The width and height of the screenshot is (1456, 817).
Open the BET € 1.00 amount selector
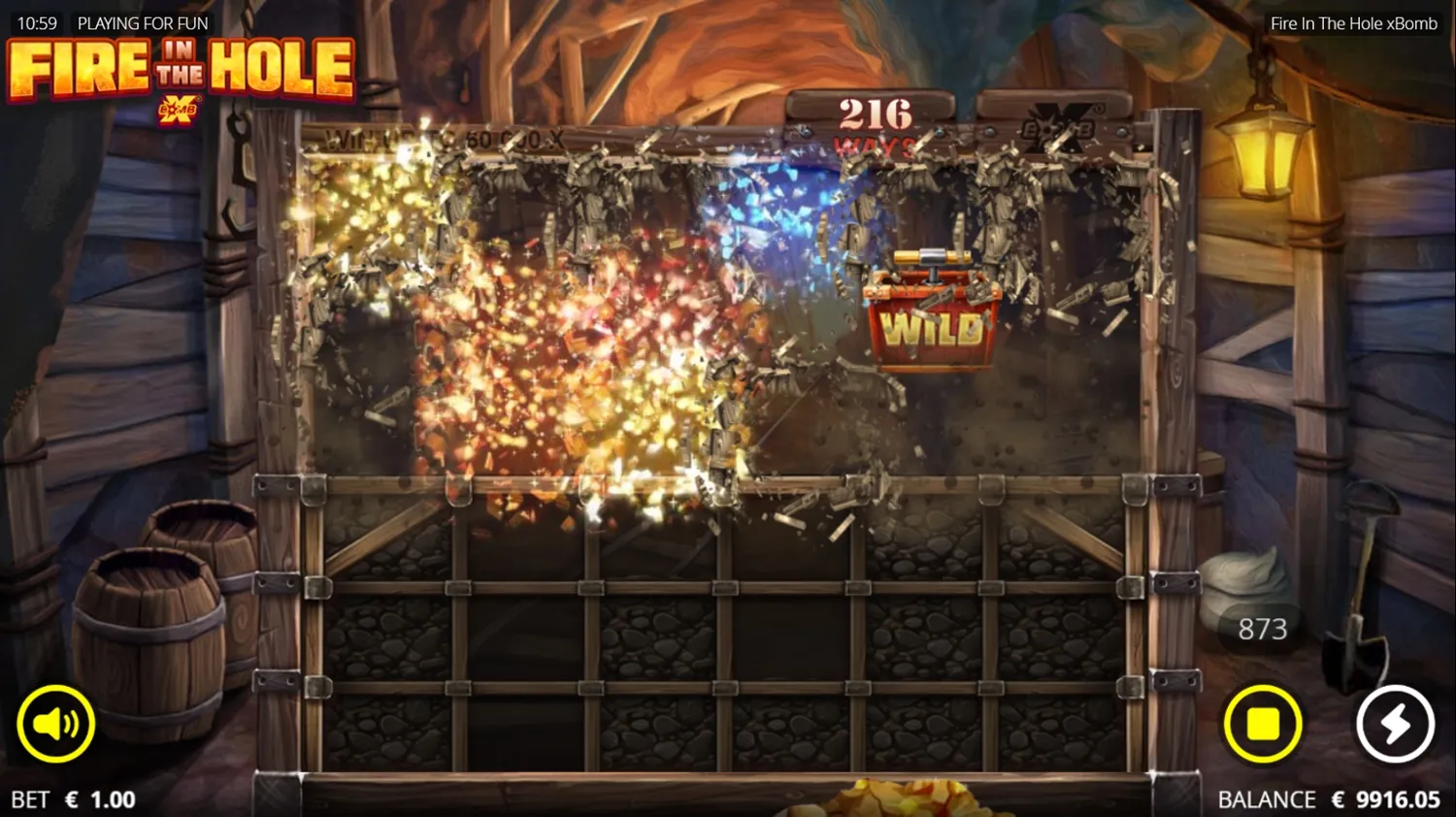pyautogui.click(x=73, y=799)
